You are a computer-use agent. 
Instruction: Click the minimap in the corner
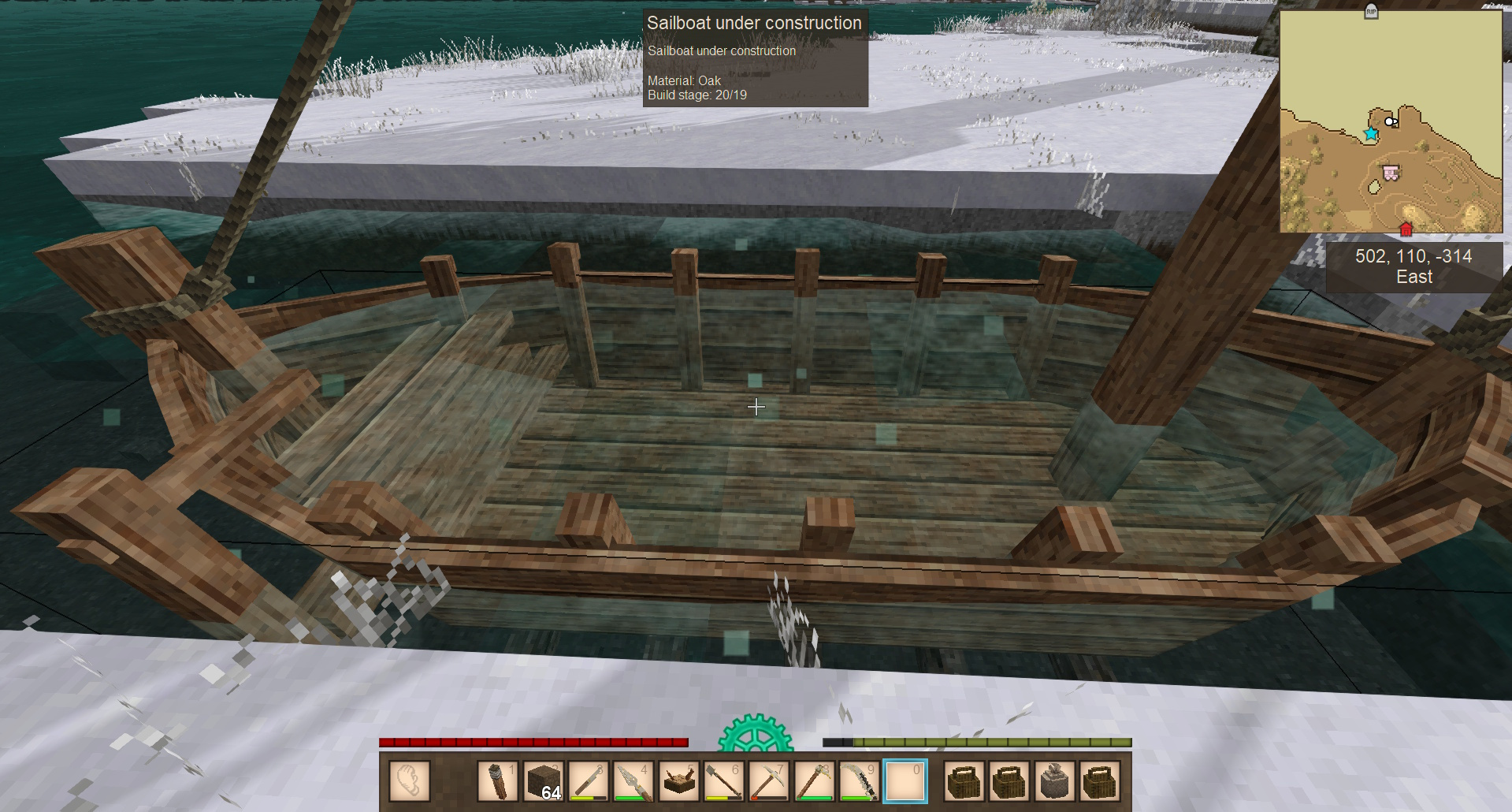coord(1390,121)
